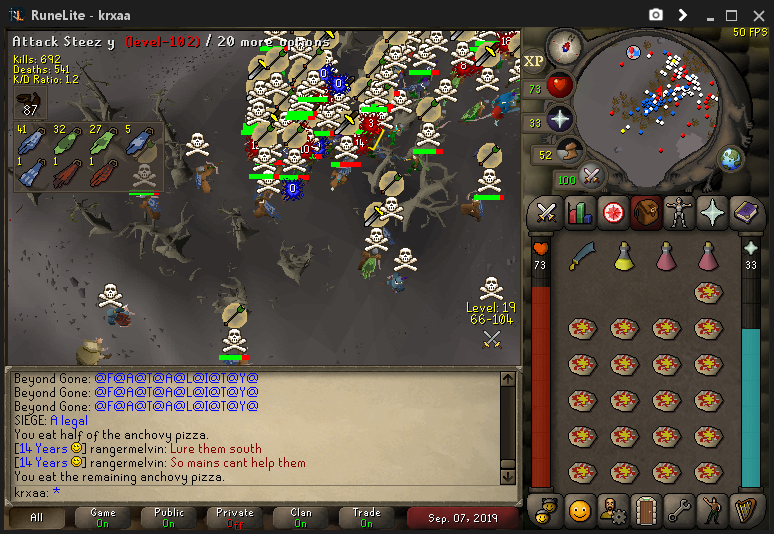Switch to the Skills stats tab
Viewport: 774px width, 534px height.
click(x=579, y=212)
